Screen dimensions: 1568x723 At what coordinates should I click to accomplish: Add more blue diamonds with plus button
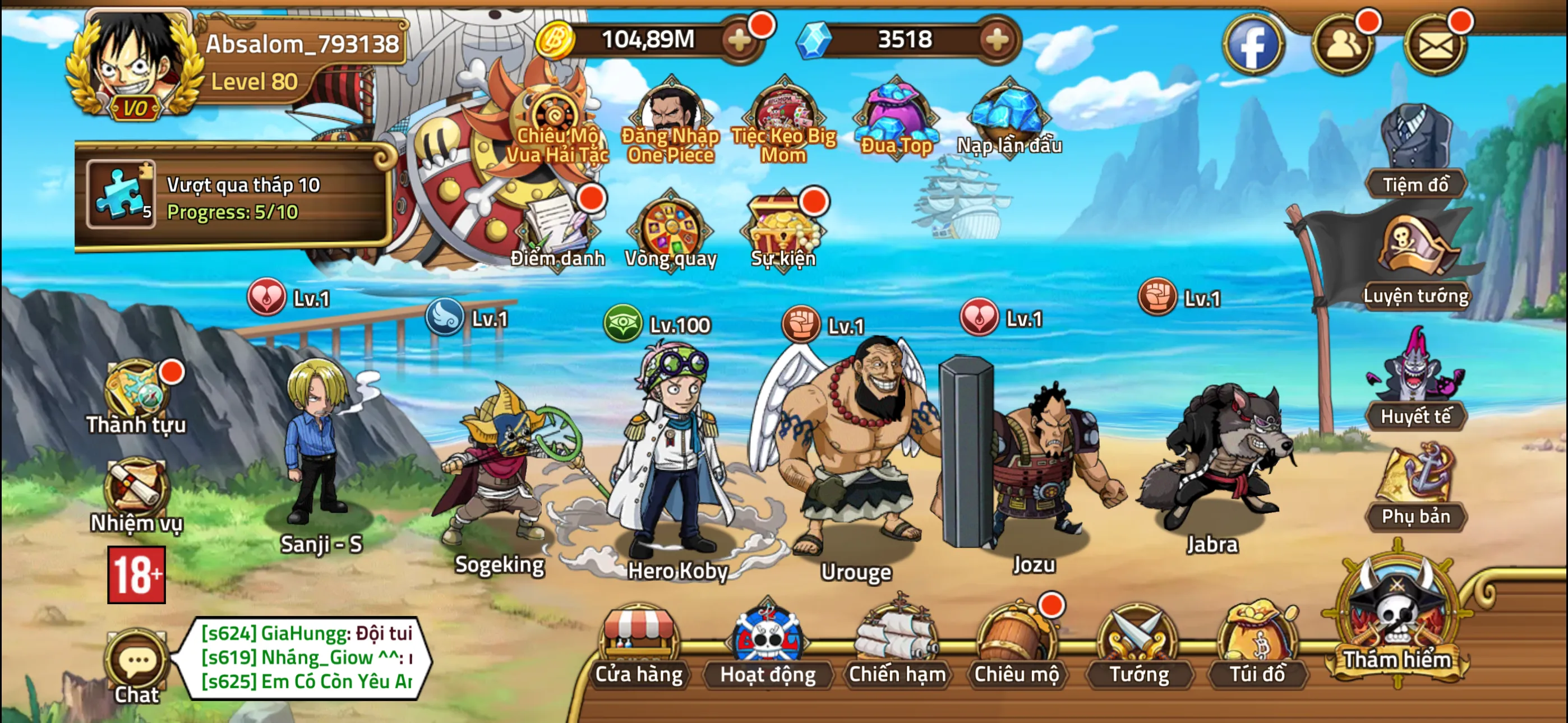coord(997,40)
